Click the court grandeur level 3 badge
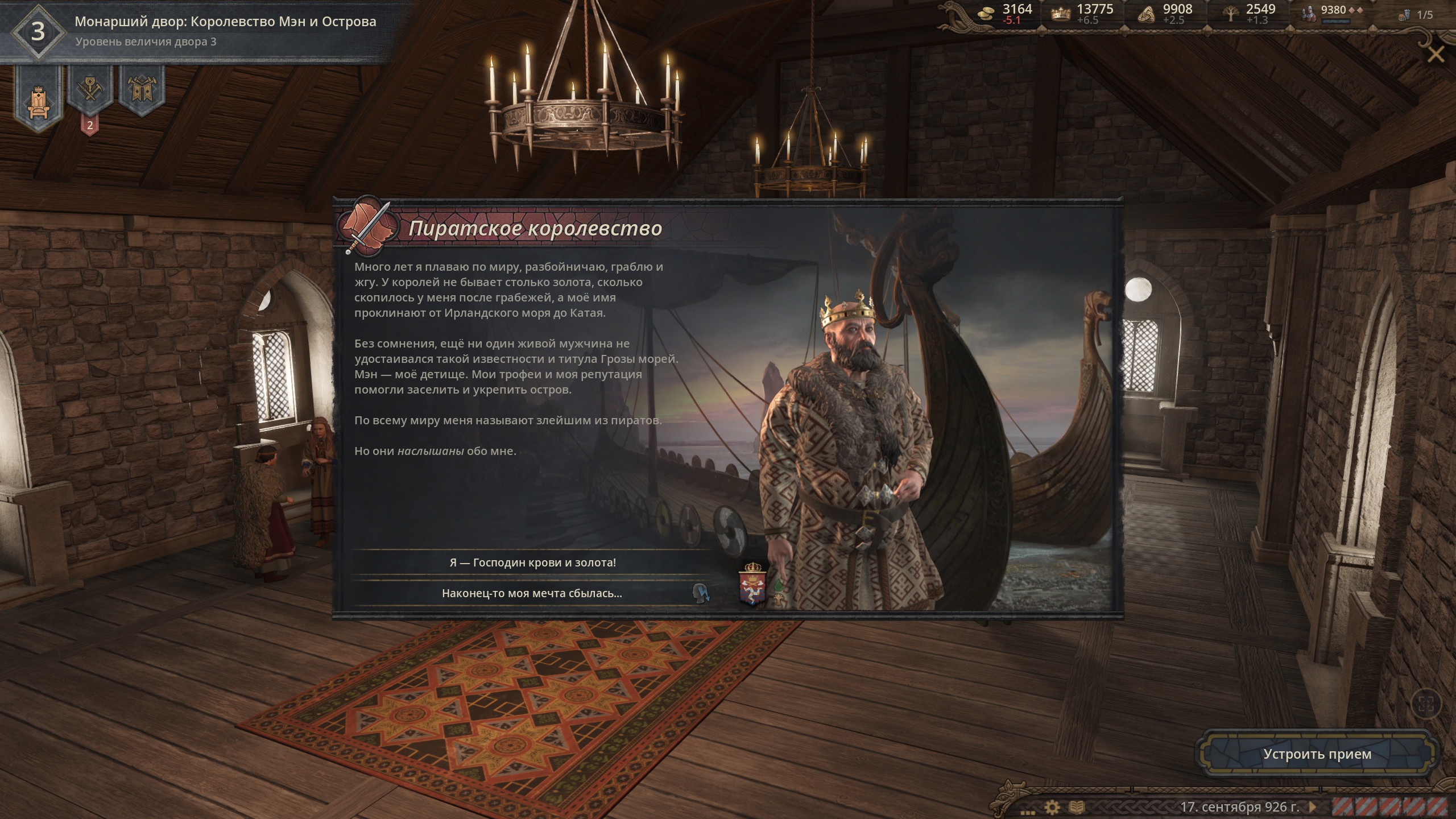 [38, 31]
